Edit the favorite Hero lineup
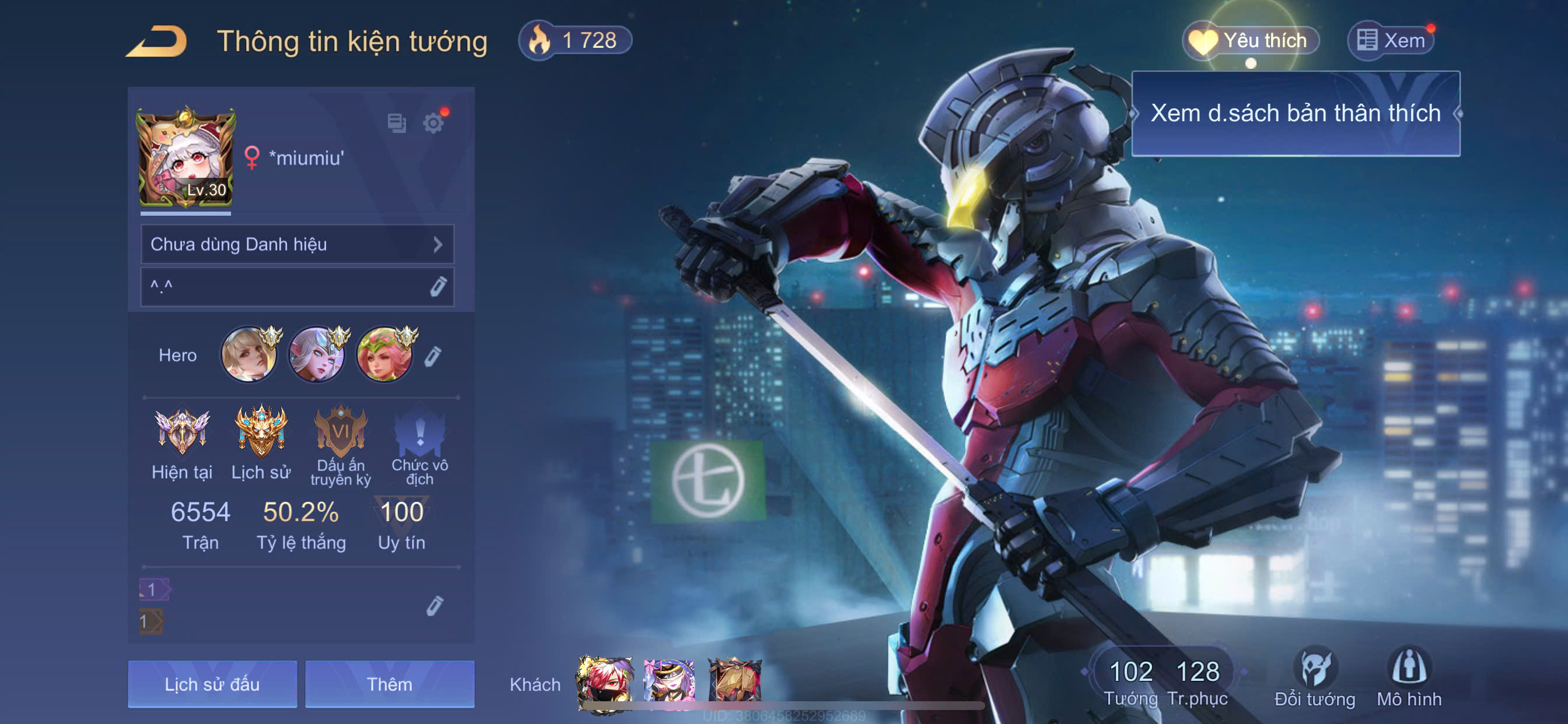 (433, 356)
